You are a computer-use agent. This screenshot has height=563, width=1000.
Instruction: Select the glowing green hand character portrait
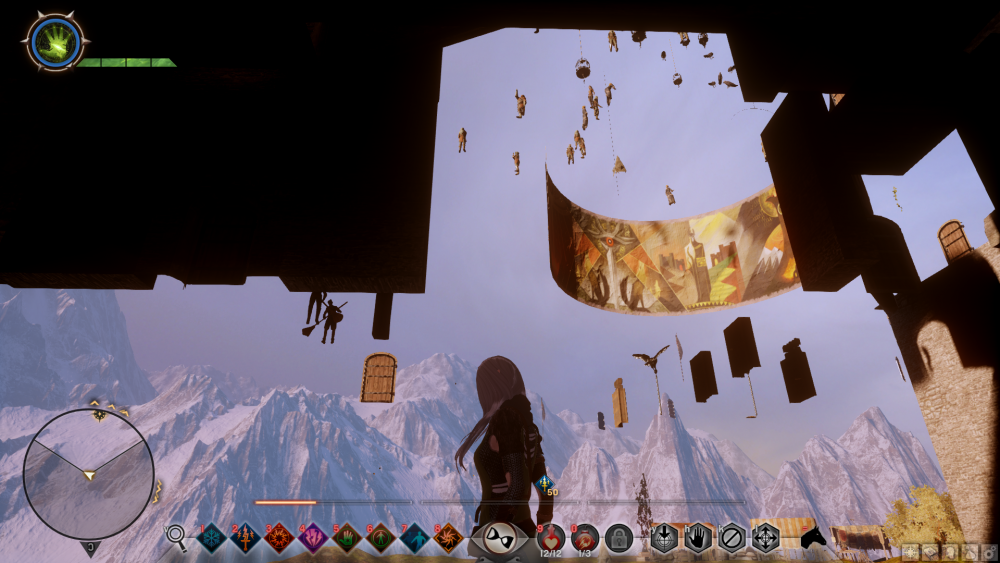coord(54,42)
